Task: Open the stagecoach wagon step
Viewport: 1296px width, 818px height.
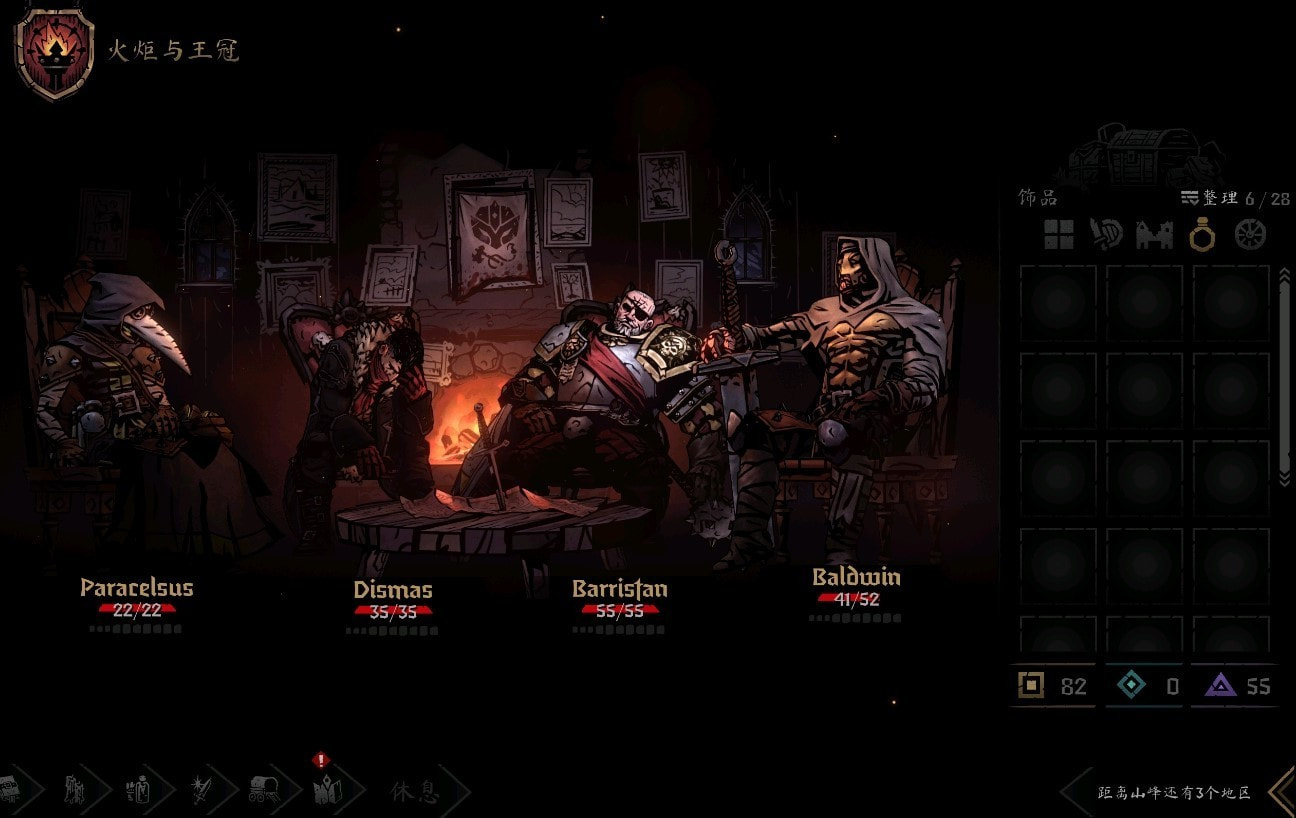Action: [x=265, y=791]
